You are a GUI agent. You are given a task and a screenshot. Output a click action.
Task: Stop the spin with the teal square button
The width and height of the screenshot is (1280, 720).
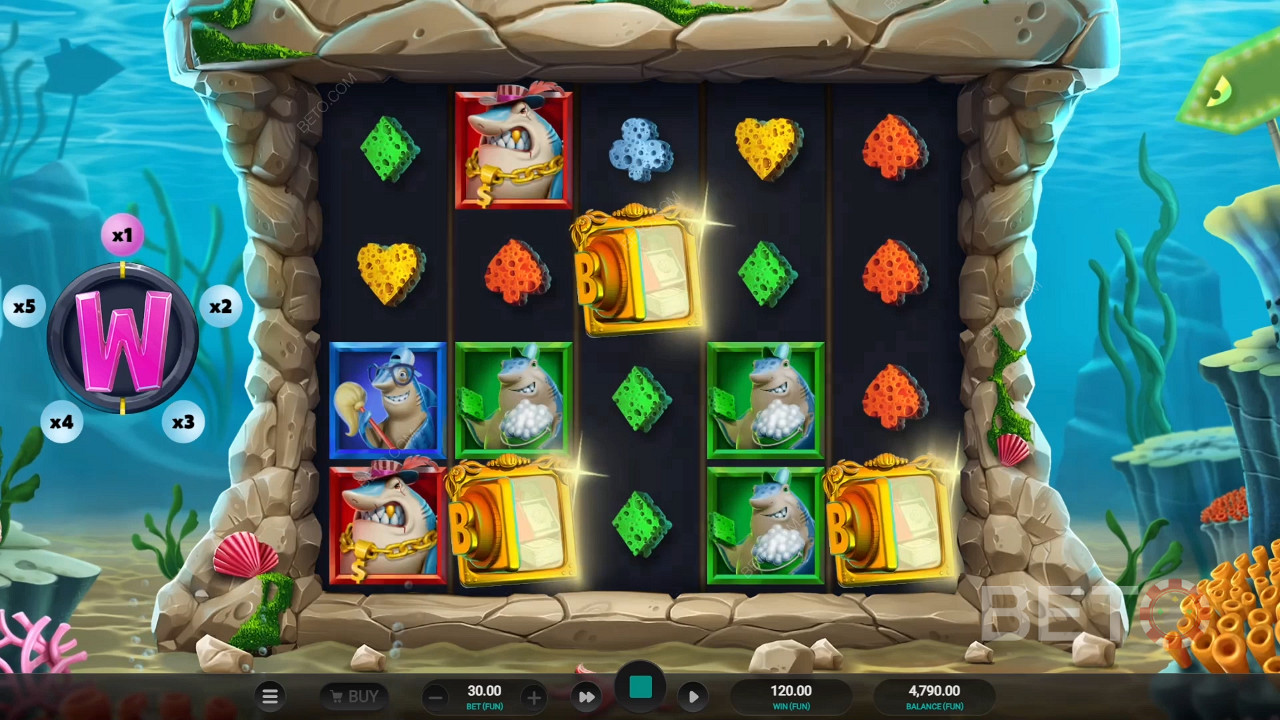point(641,688)
